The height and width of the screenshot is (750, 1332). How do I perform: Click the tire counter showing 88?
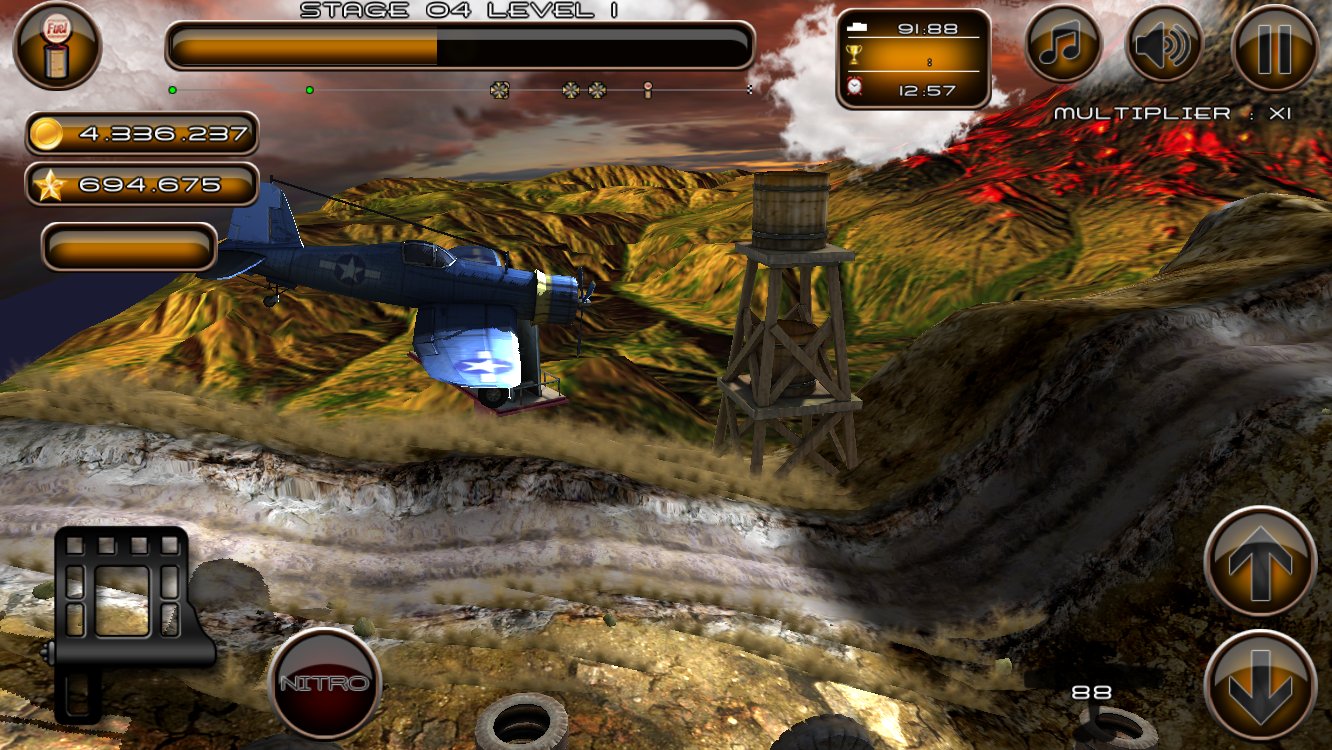point(1093,691)
